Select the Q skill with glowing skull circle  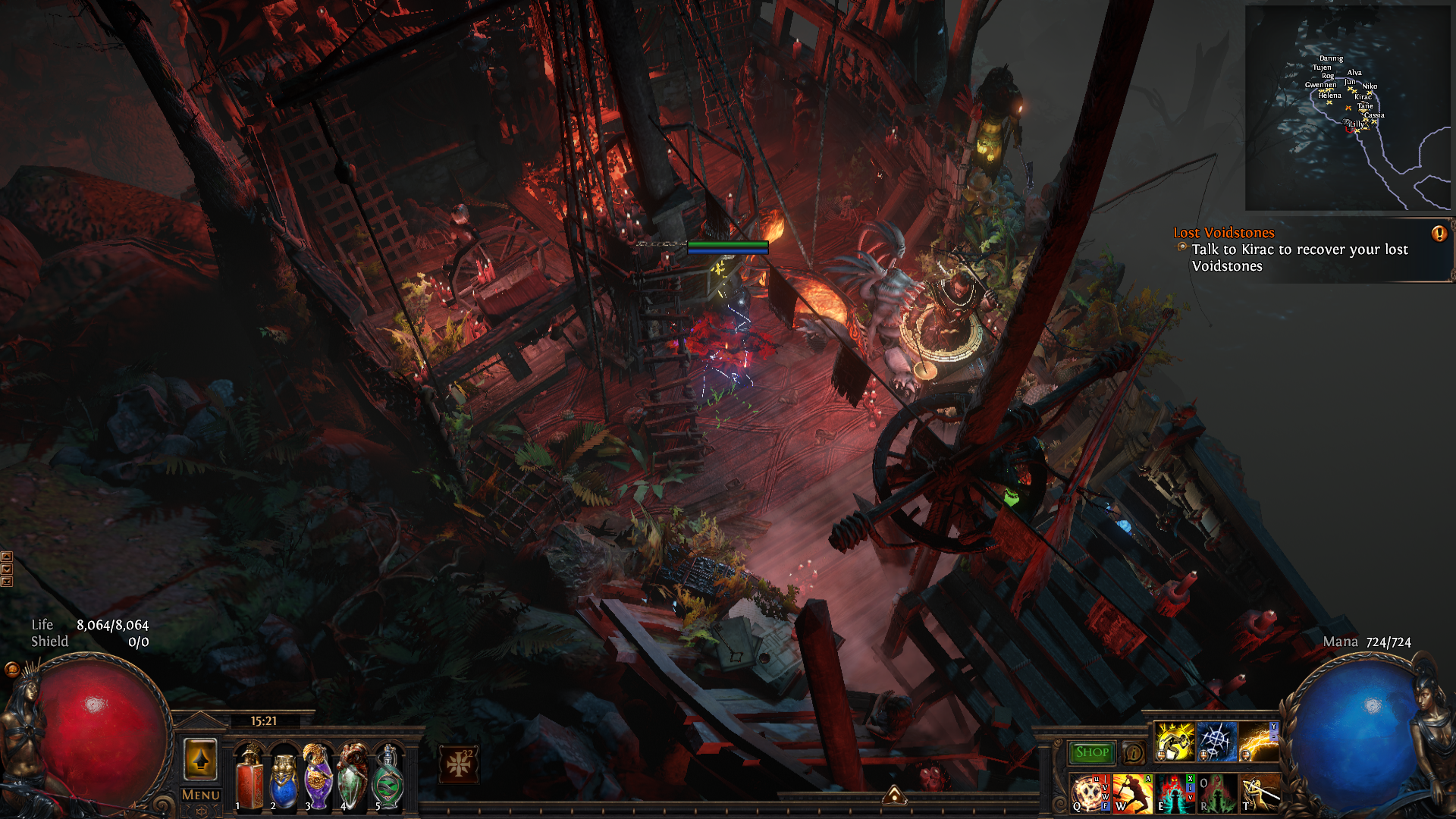tap(1089, 793)
